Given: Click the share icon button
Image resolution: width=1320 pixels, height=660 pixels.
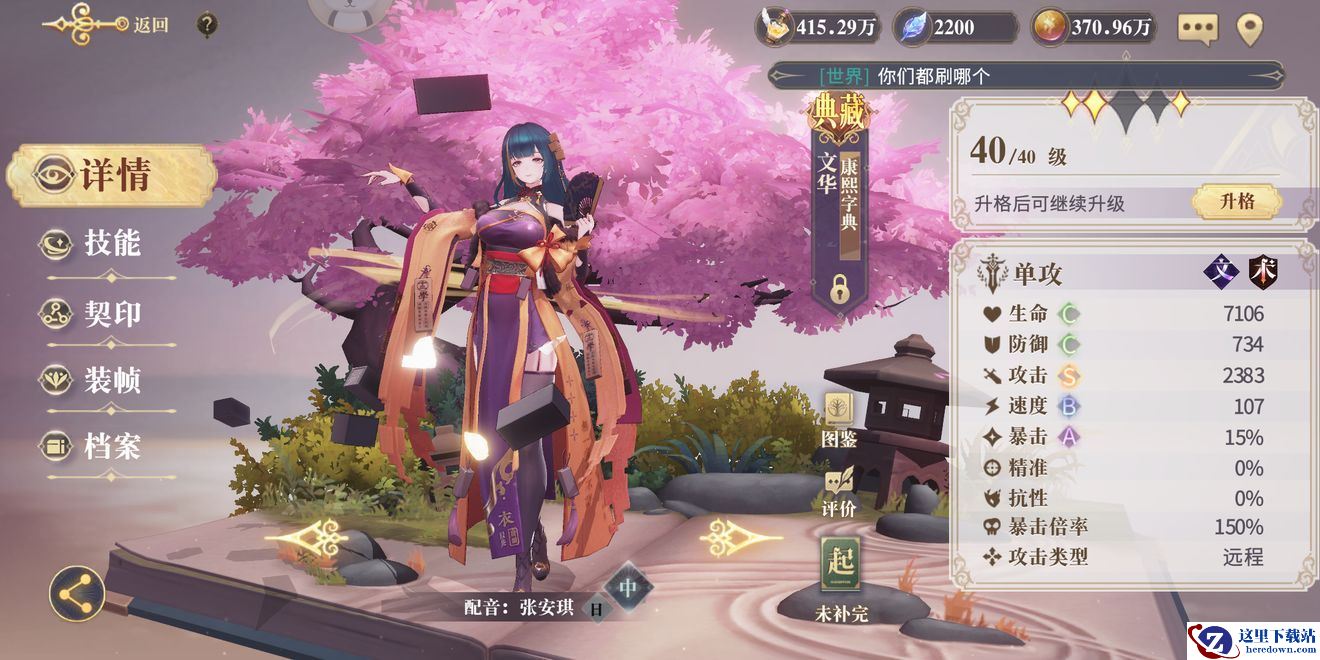Looking at the screenshot, I should coord(77,593).
